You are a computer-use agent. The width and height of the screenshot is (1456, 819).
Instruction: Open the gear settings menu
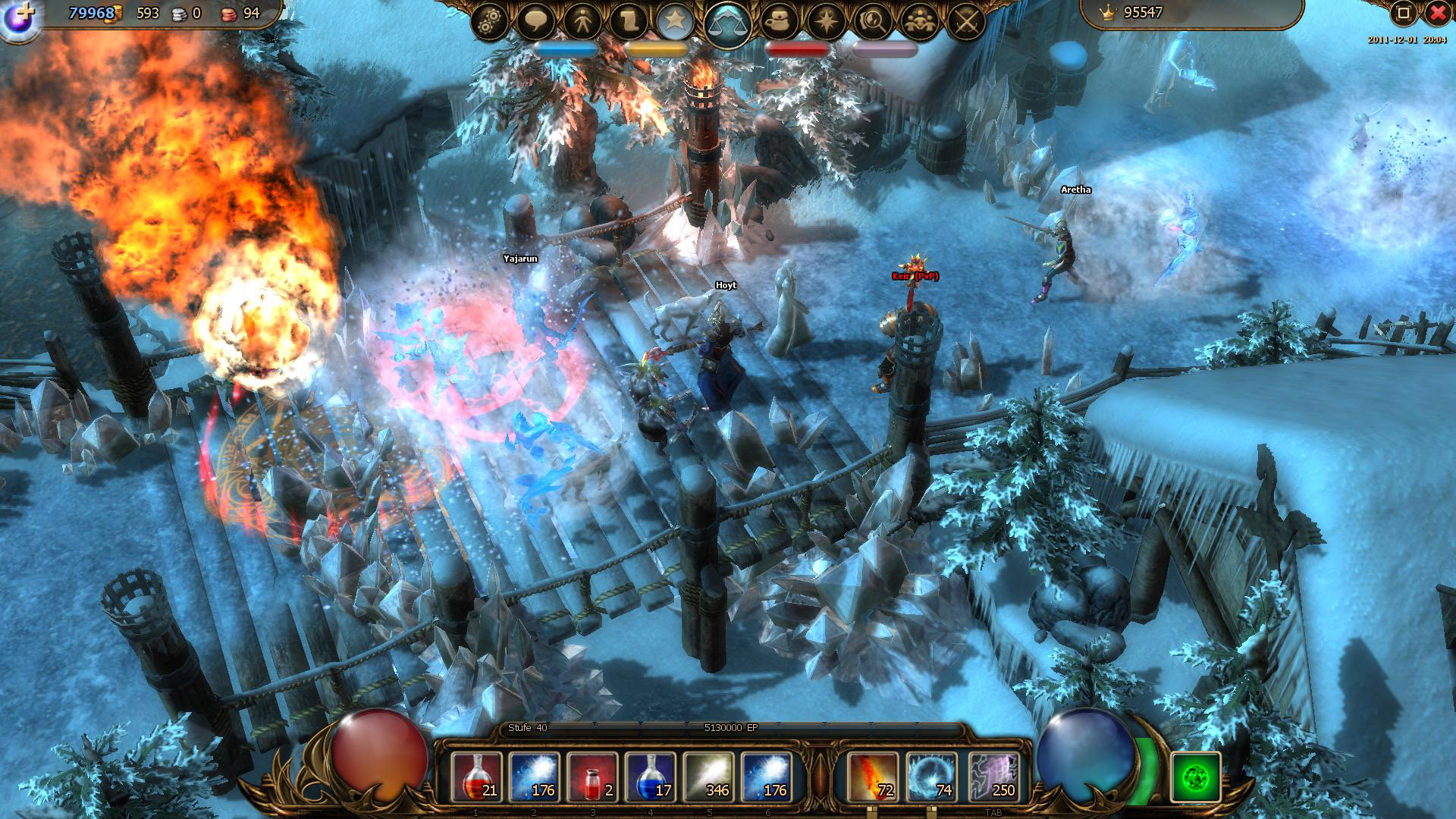pos(489,22)
